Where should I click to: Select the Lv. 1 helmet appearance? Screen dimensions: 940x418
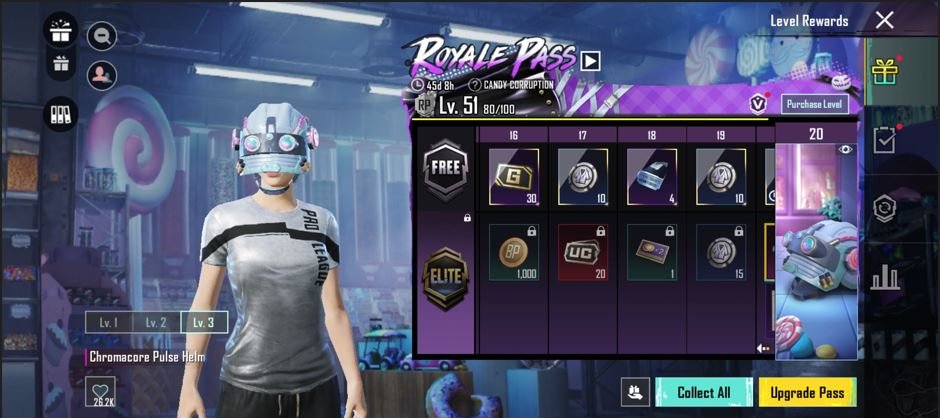point(107,322)
